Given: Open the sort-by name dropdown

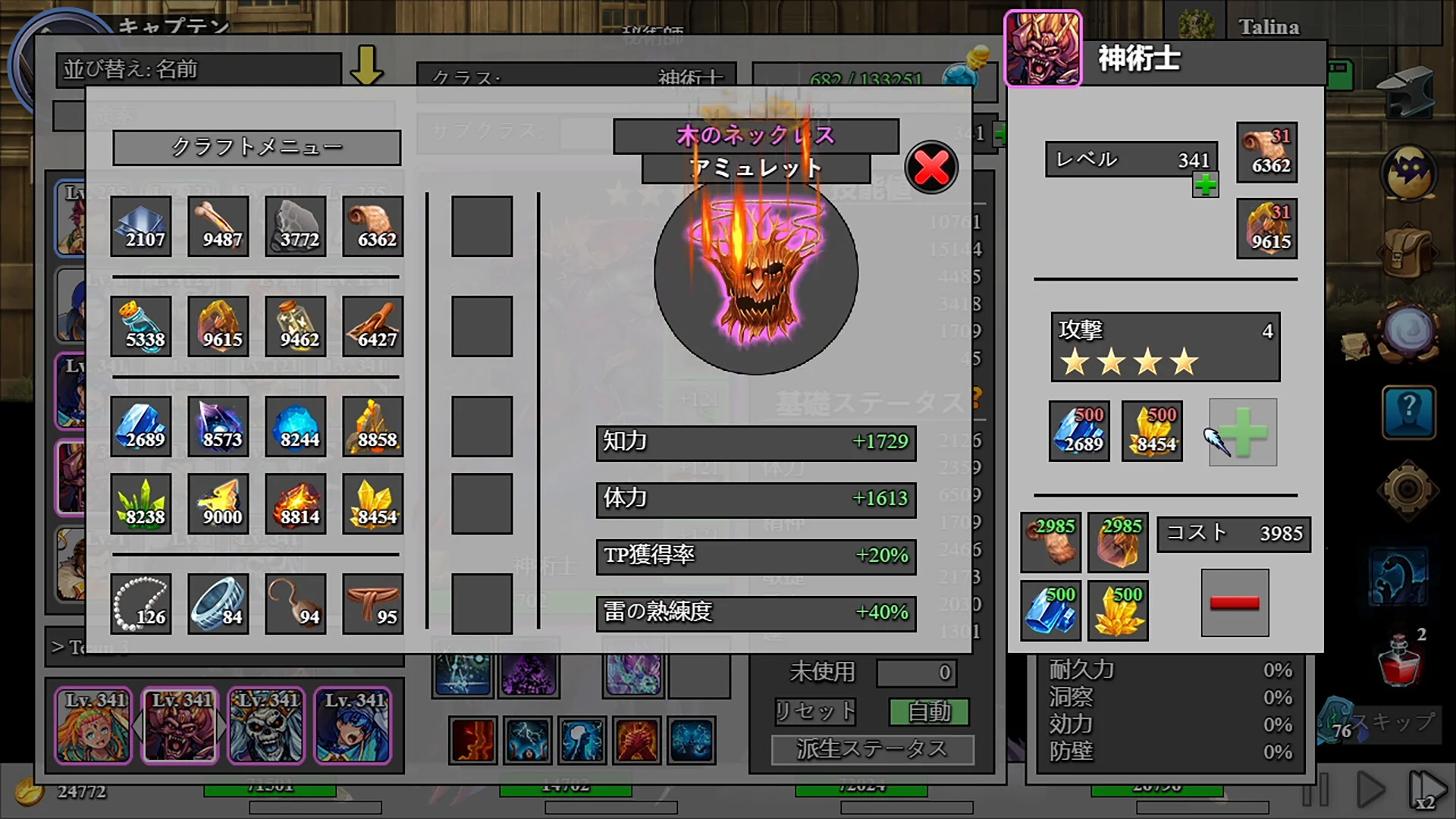Looking at the screenshot, I should (x=199, y=70).
